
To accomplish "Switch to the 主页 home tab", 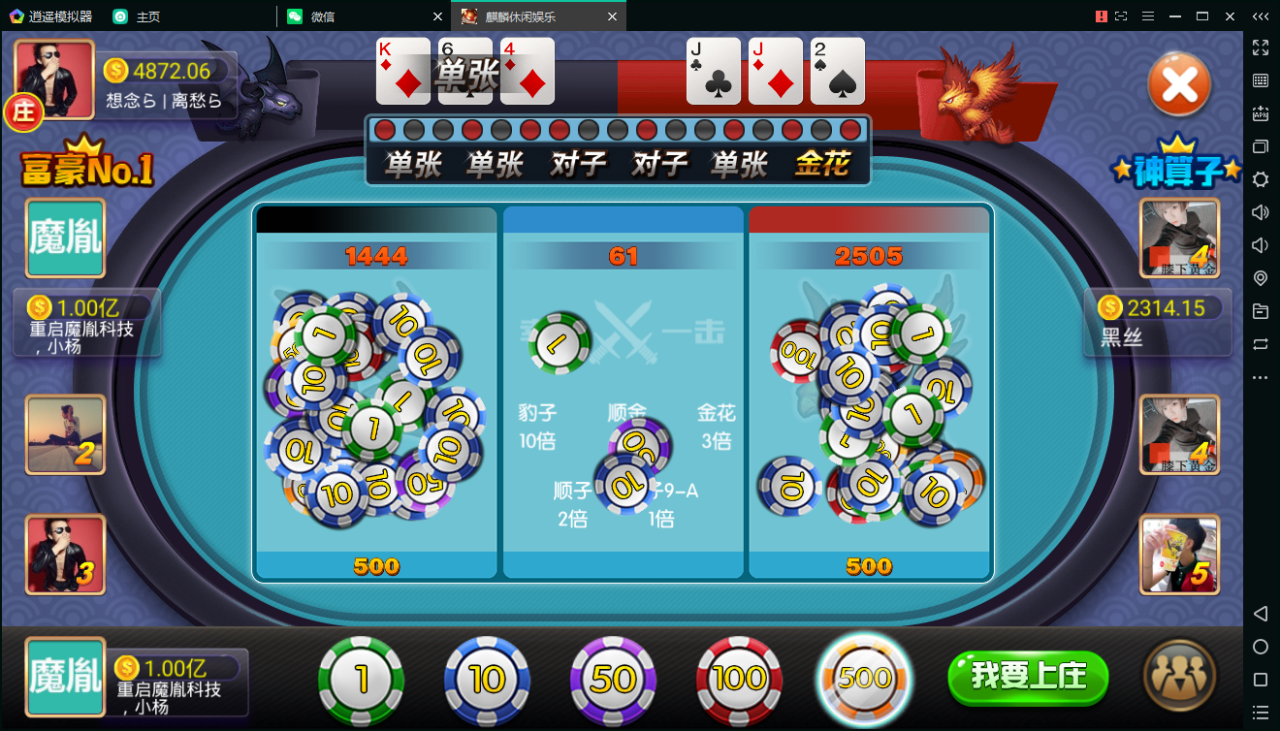I will (148, 16).
